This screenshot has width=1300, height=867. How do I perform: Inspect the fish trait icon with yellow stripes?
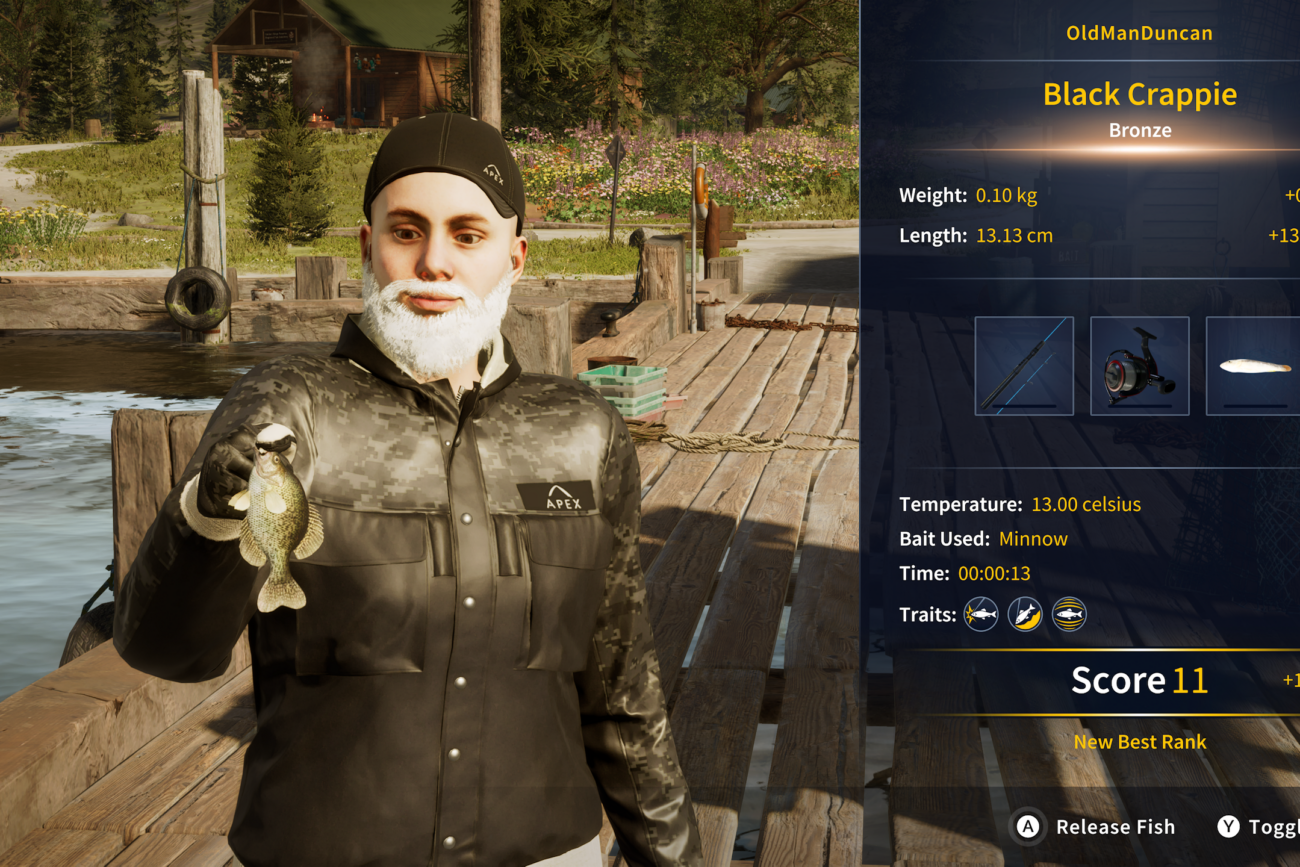pos(1069,614)
